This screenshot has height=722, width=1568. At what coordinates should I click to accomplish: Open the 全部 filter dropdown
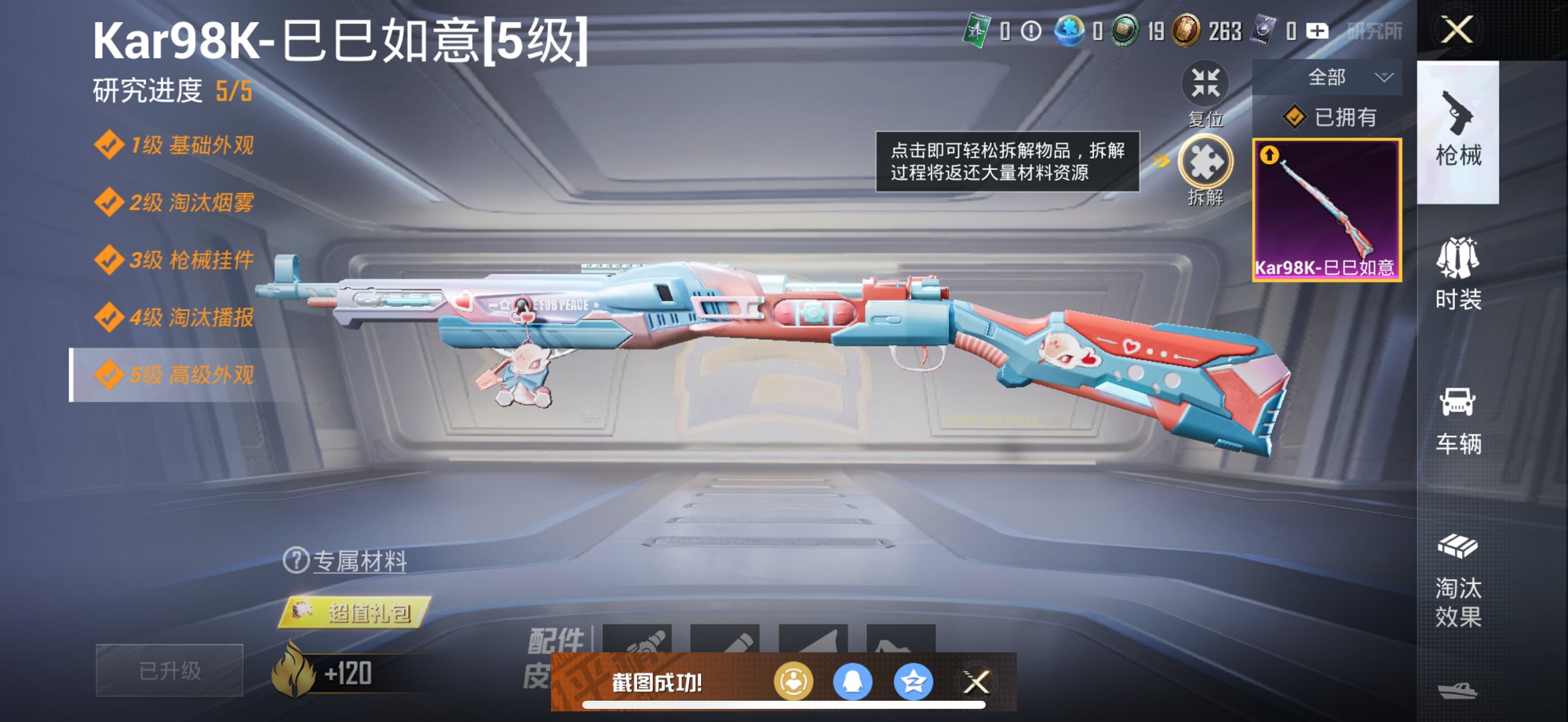point(1327,76)
